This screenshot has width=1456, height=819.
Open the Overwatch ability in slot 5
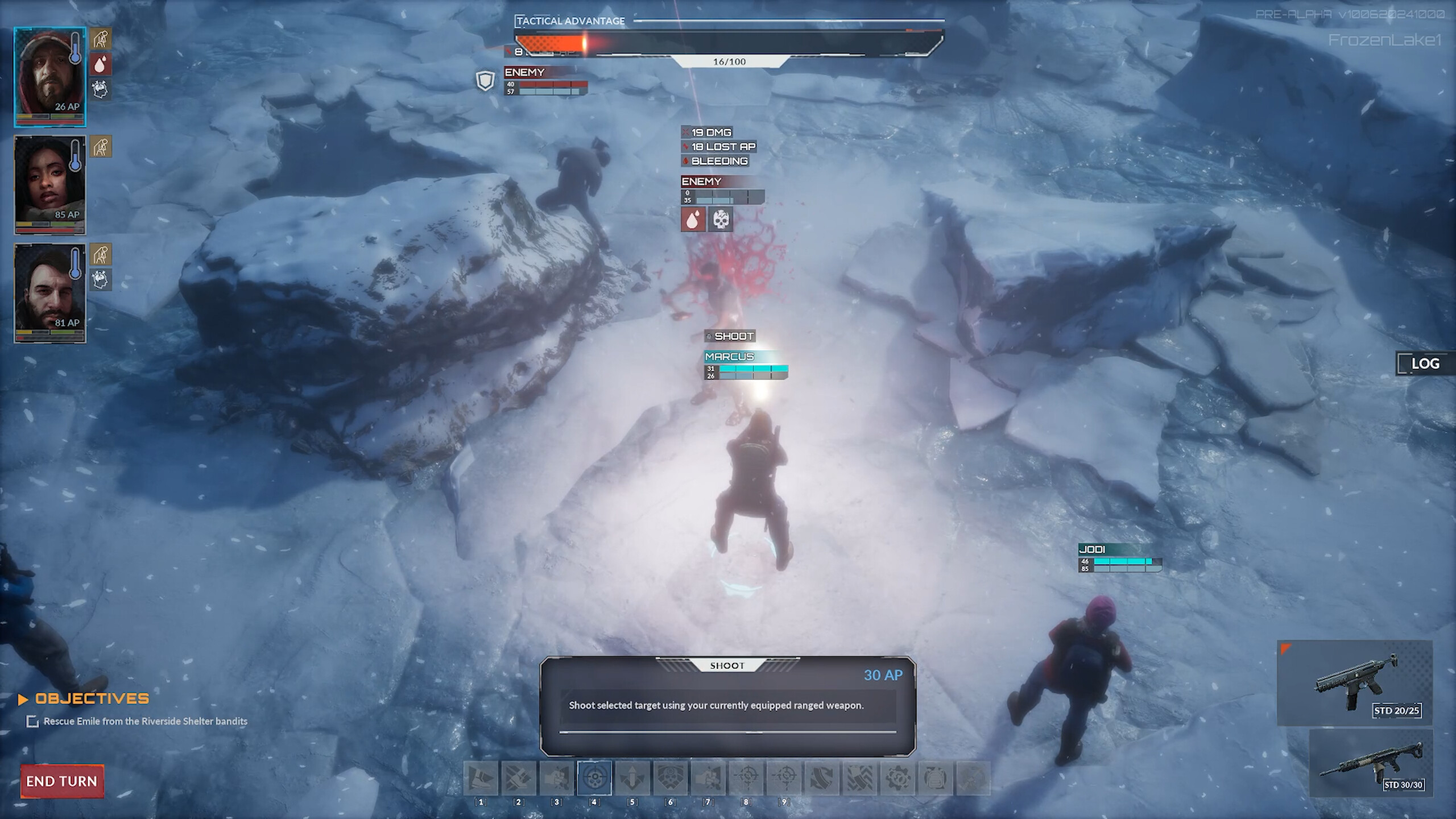pos(632,778)
